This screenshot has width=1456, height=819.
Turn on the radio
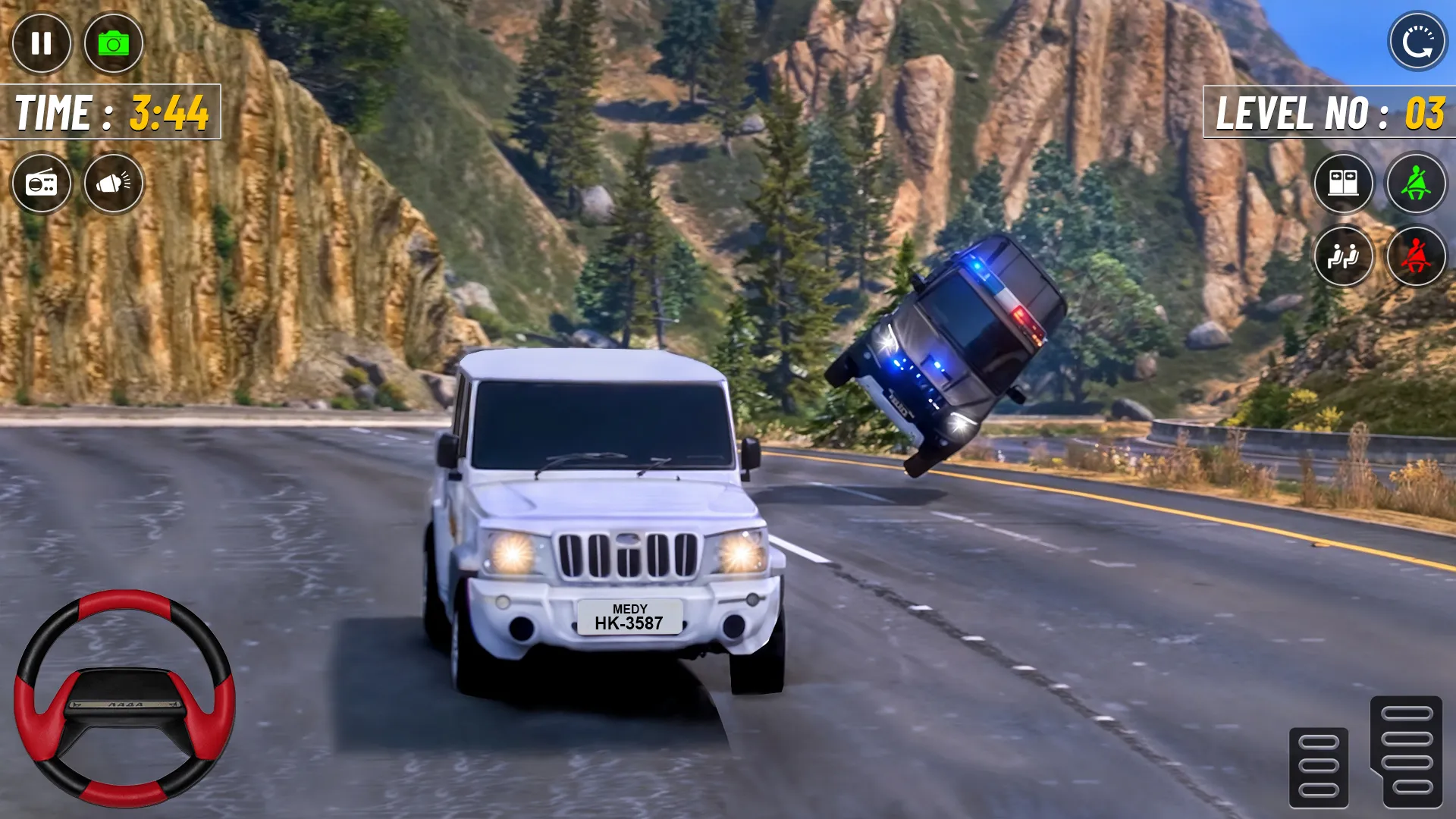40,184
